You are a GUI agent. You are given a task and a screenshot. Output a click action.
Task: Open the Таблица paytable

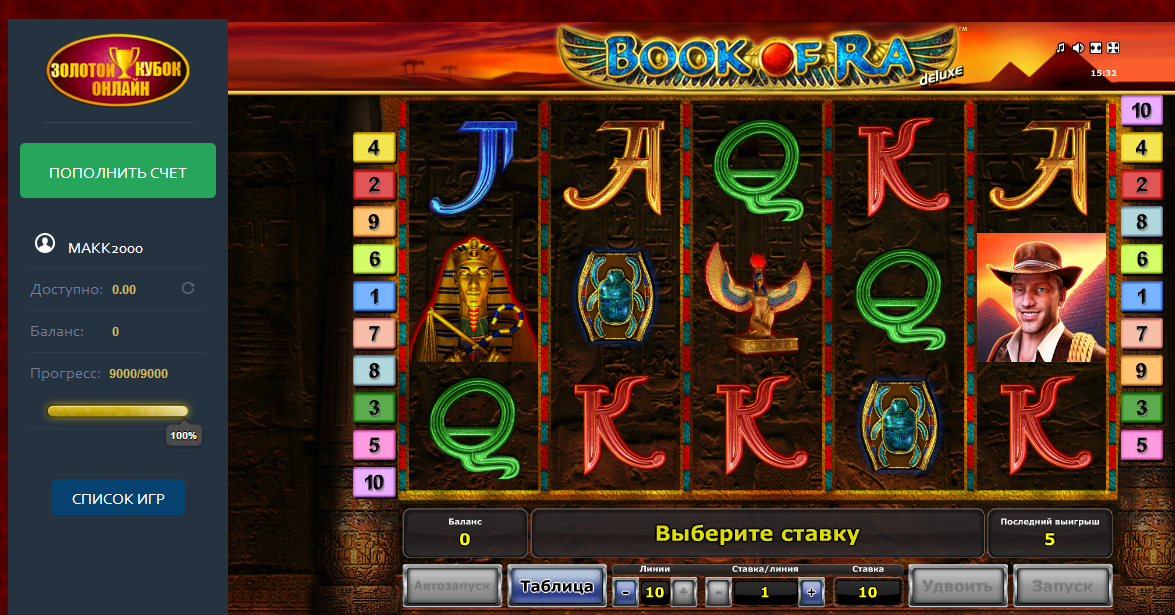point(557,587)
